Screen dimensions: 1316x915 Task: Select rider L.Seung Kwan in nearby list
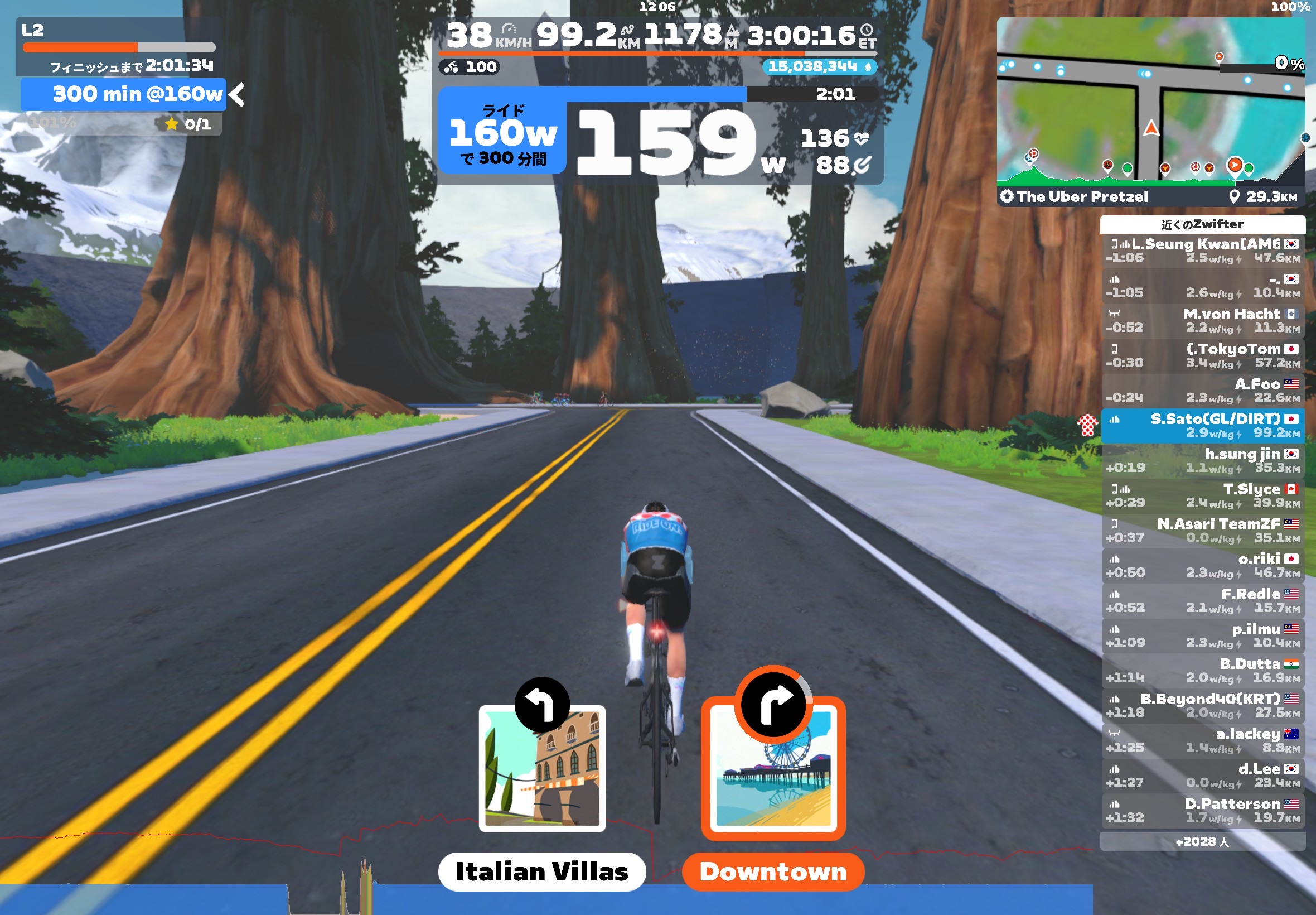tap(1202, 251)
